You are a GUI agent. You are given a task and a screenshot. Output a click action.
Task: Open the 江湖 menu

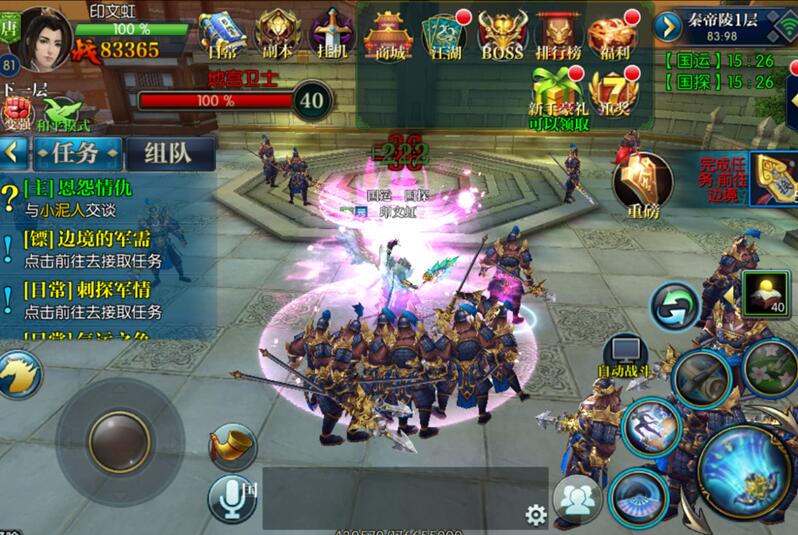pos(444,38)
